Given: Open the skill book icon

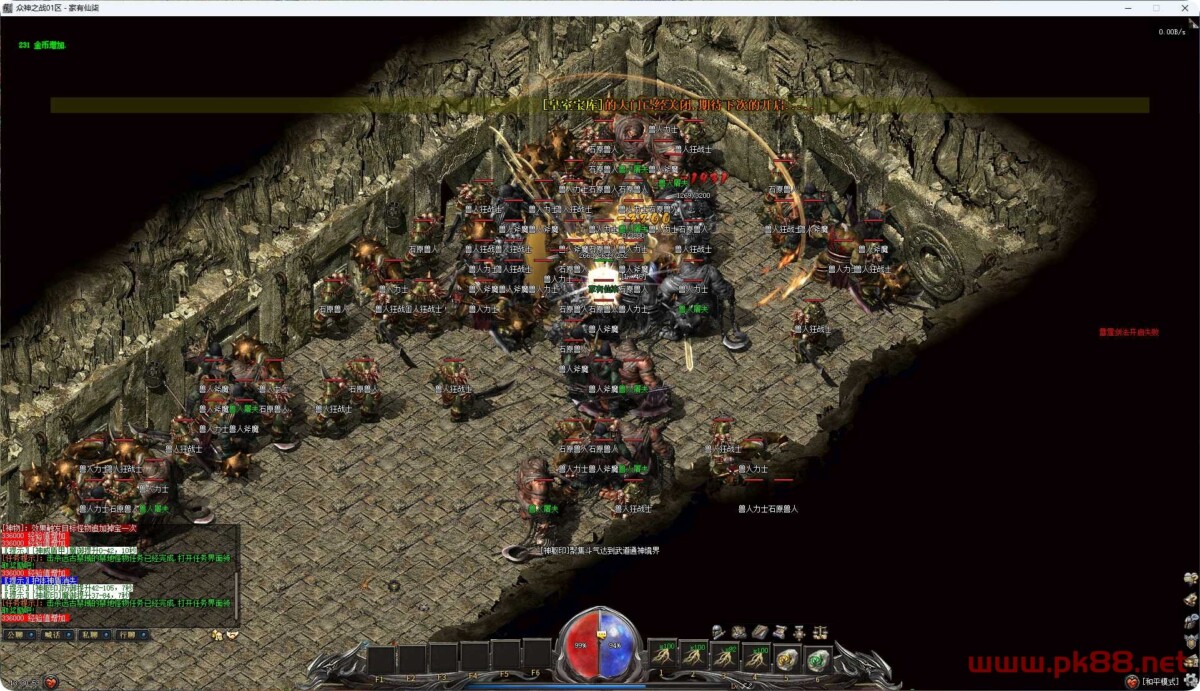Looking at the screenshot, I should coord(760,632).
